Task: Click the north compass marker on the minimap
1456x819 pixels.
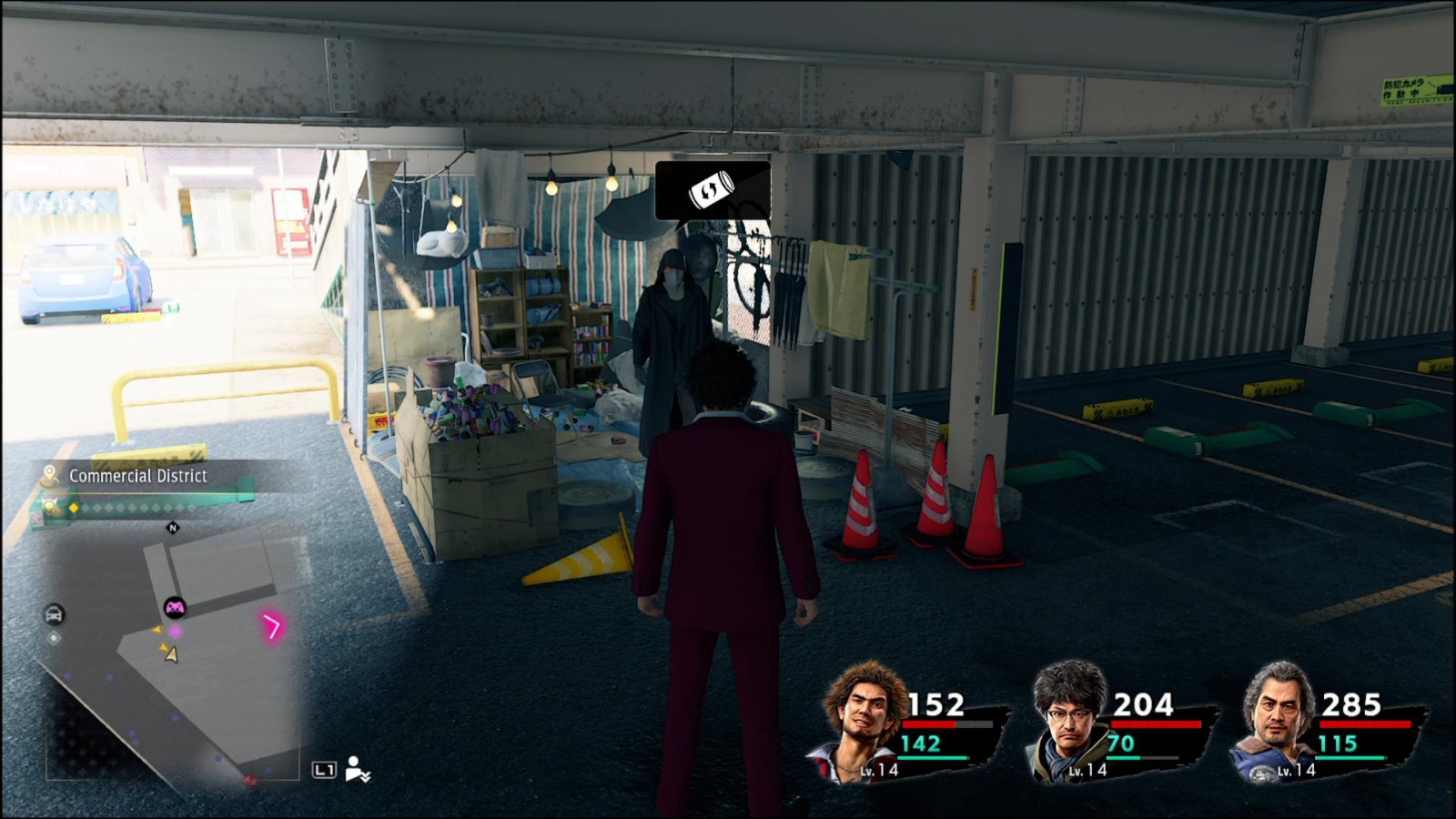Action: point(173,528)
